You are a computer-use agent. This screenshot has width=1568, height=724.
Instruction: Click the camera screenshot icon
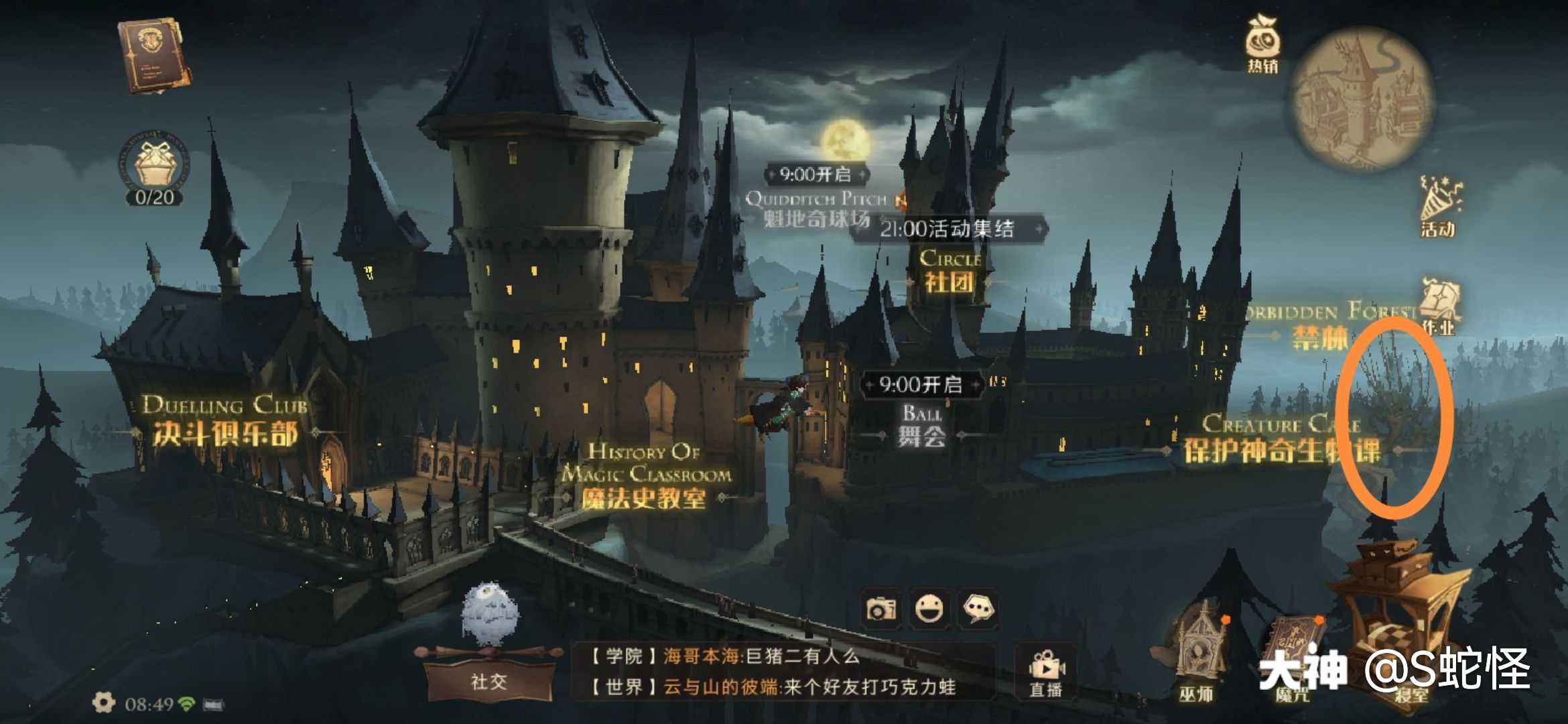[880, 609]
